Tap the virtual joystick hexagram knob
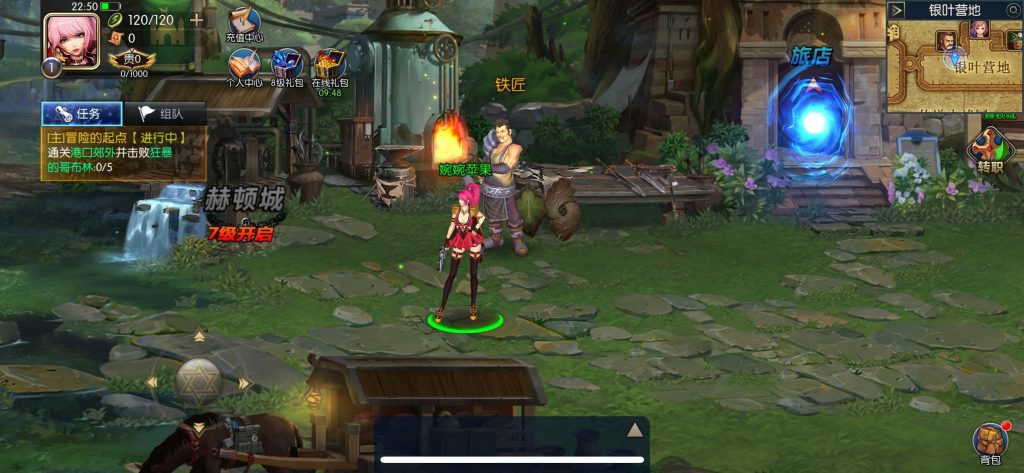 [x=198, y=381]
